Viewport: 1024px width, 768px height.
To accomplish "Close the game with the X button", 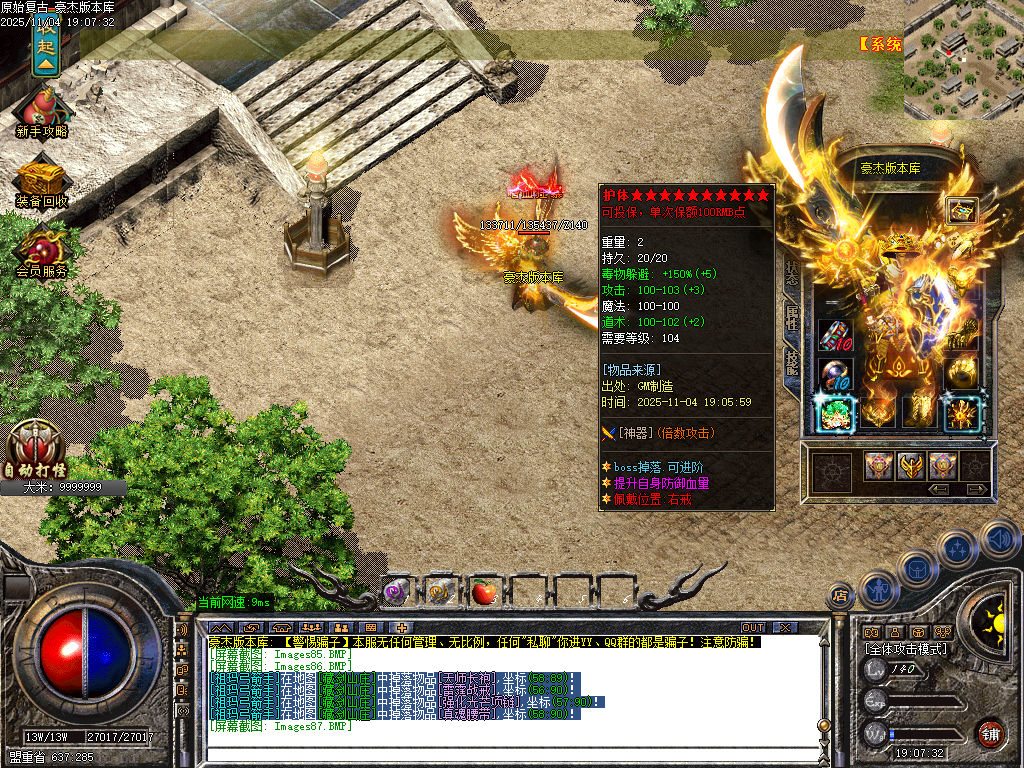I will [x=785, y=628].
